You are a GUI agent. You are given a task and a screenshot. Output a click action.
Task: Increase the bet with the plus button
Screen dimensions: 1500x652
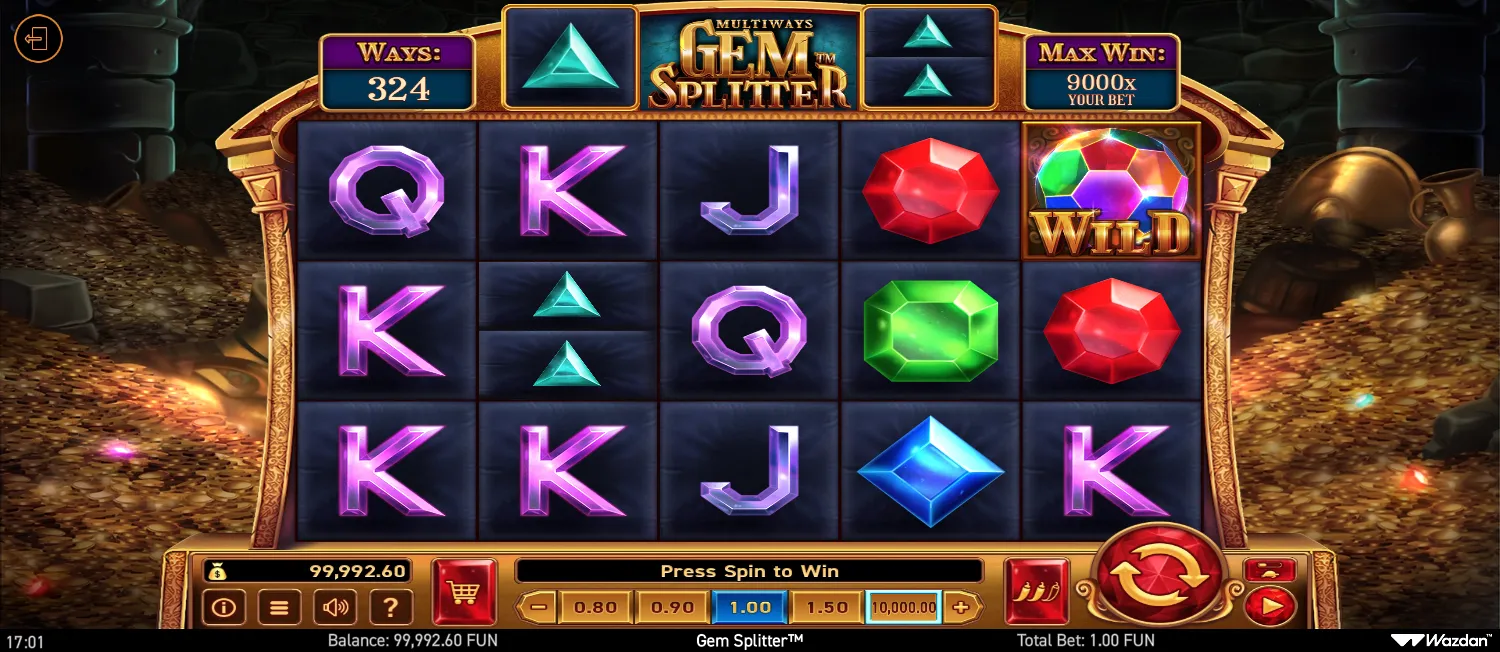962,607
